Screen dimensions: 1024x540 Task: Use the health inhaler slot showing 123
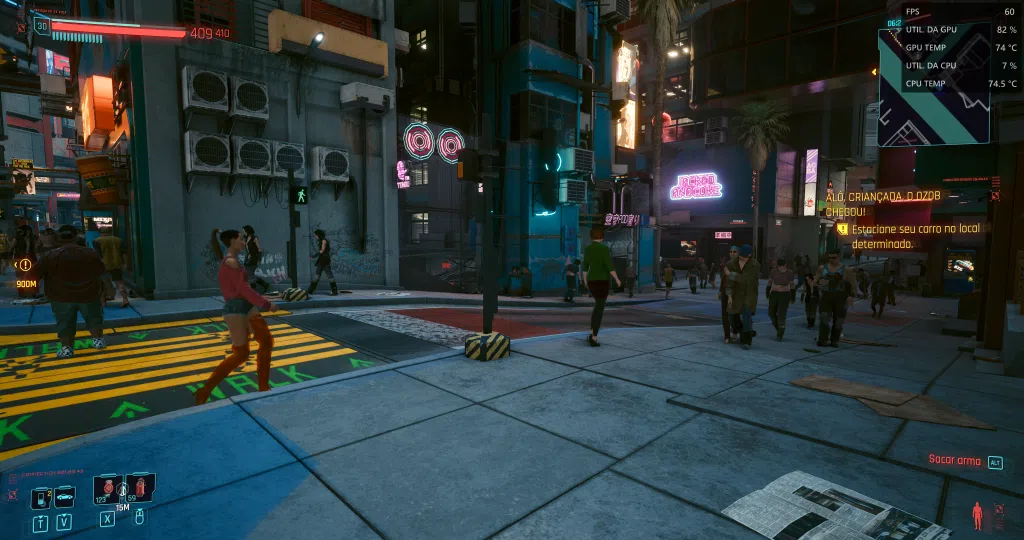click(108, 489)
